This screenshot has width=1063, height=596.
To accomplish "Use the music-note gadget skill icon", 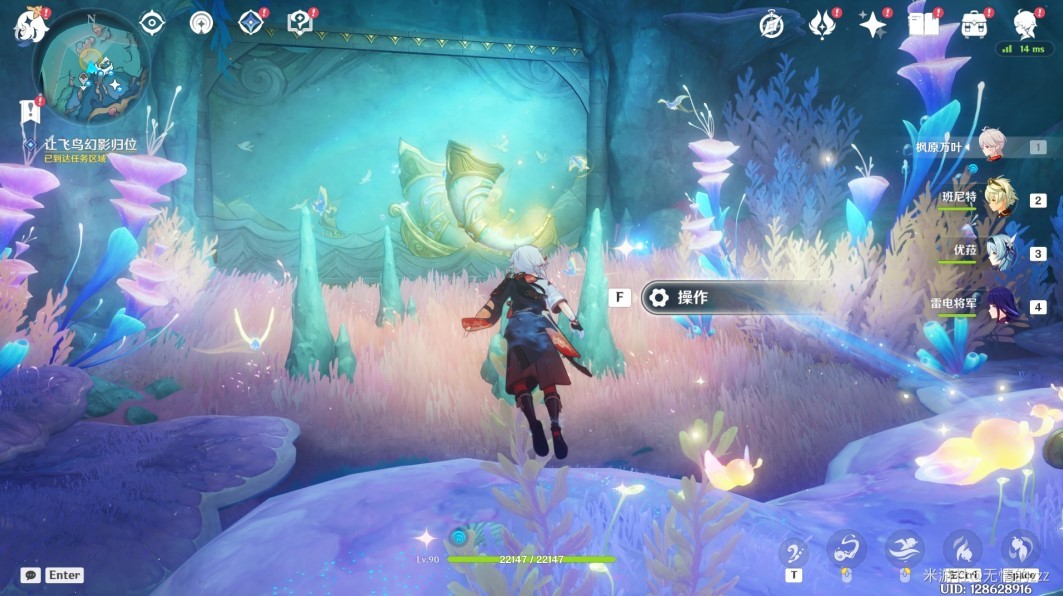I will (794, 549).
